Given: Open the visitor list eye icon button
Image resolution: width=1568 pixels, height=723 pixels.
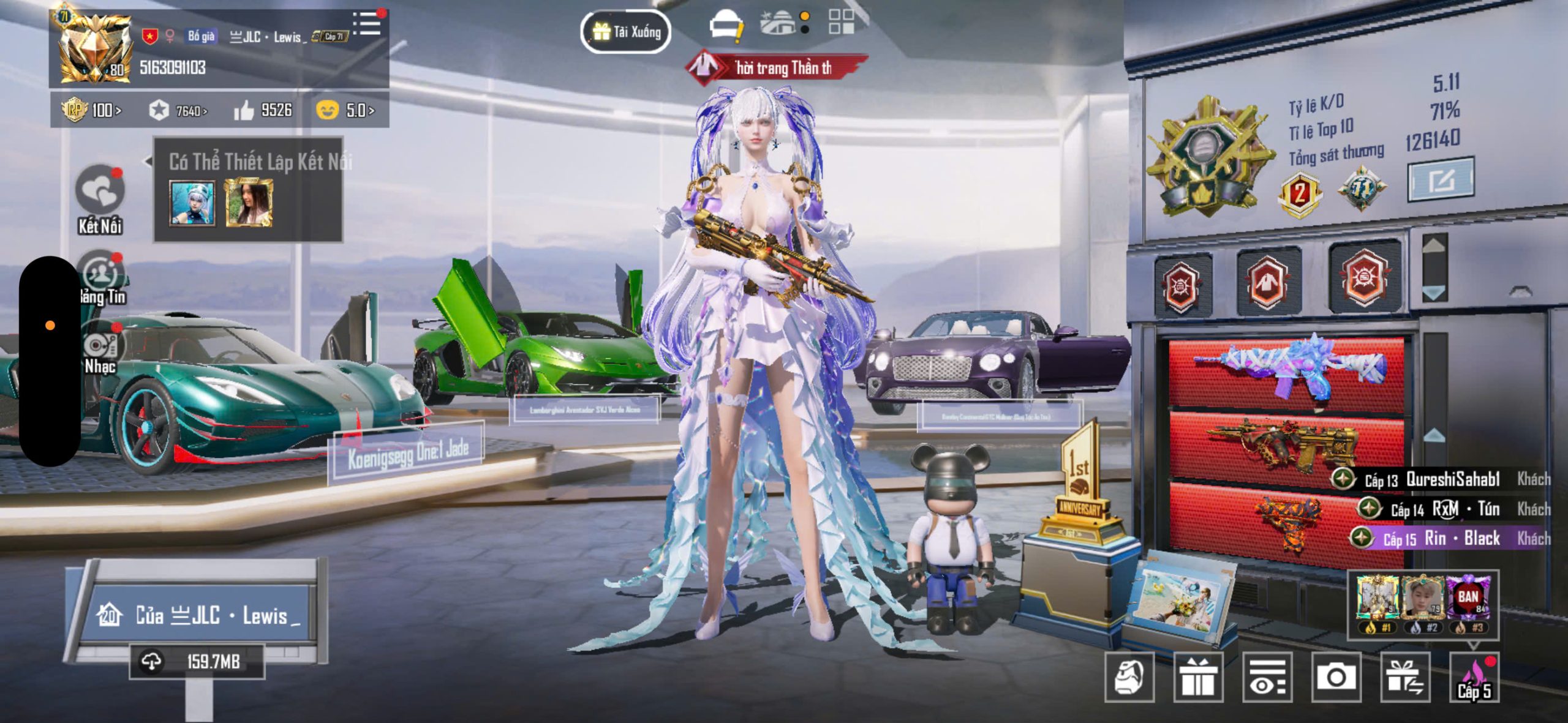Looking at the screenshot, I should [1267, 677].
